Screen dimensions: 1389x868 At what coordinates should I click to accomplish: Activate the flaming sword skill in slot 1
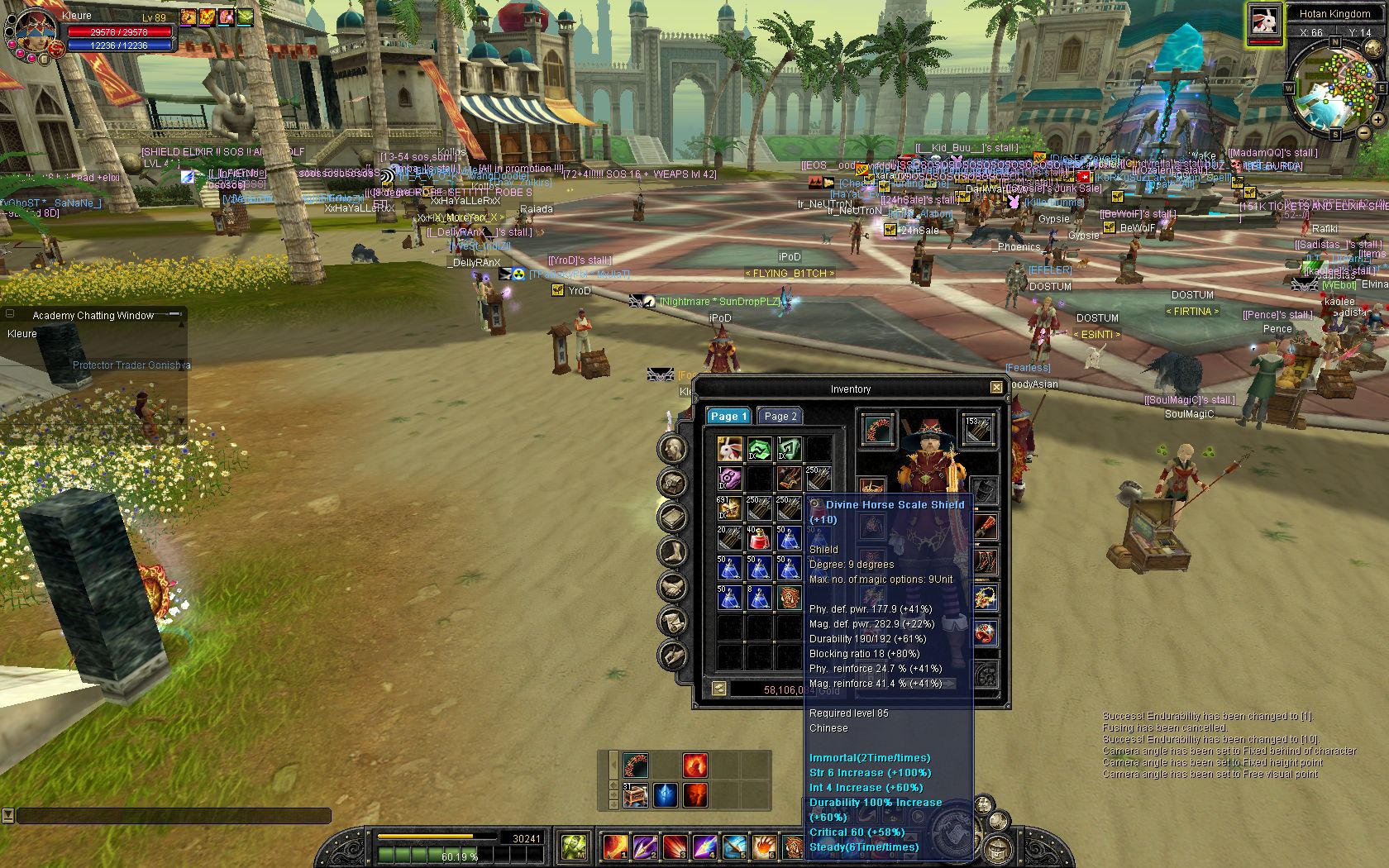point(615,847)
